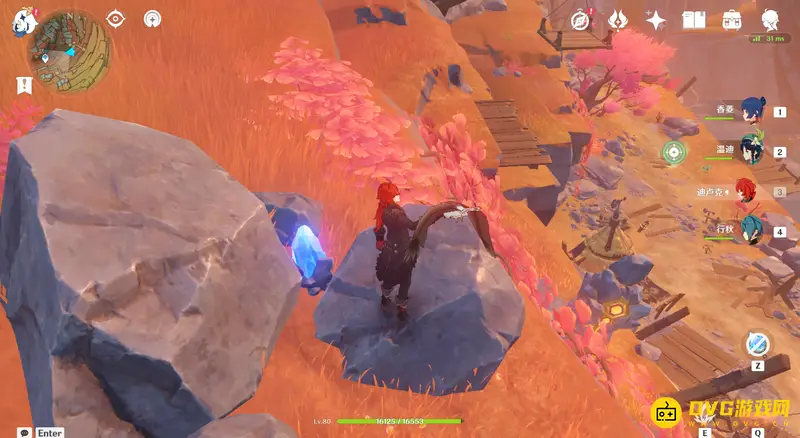Screen dimensions: 800x438
Task: Open the events compass icon
Action: (580, 20)
